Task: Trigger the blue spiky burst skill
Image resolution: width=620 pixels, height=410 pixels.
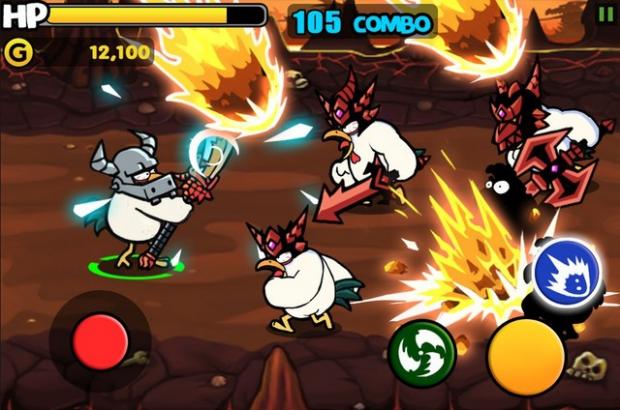Action: click(566, 271)
